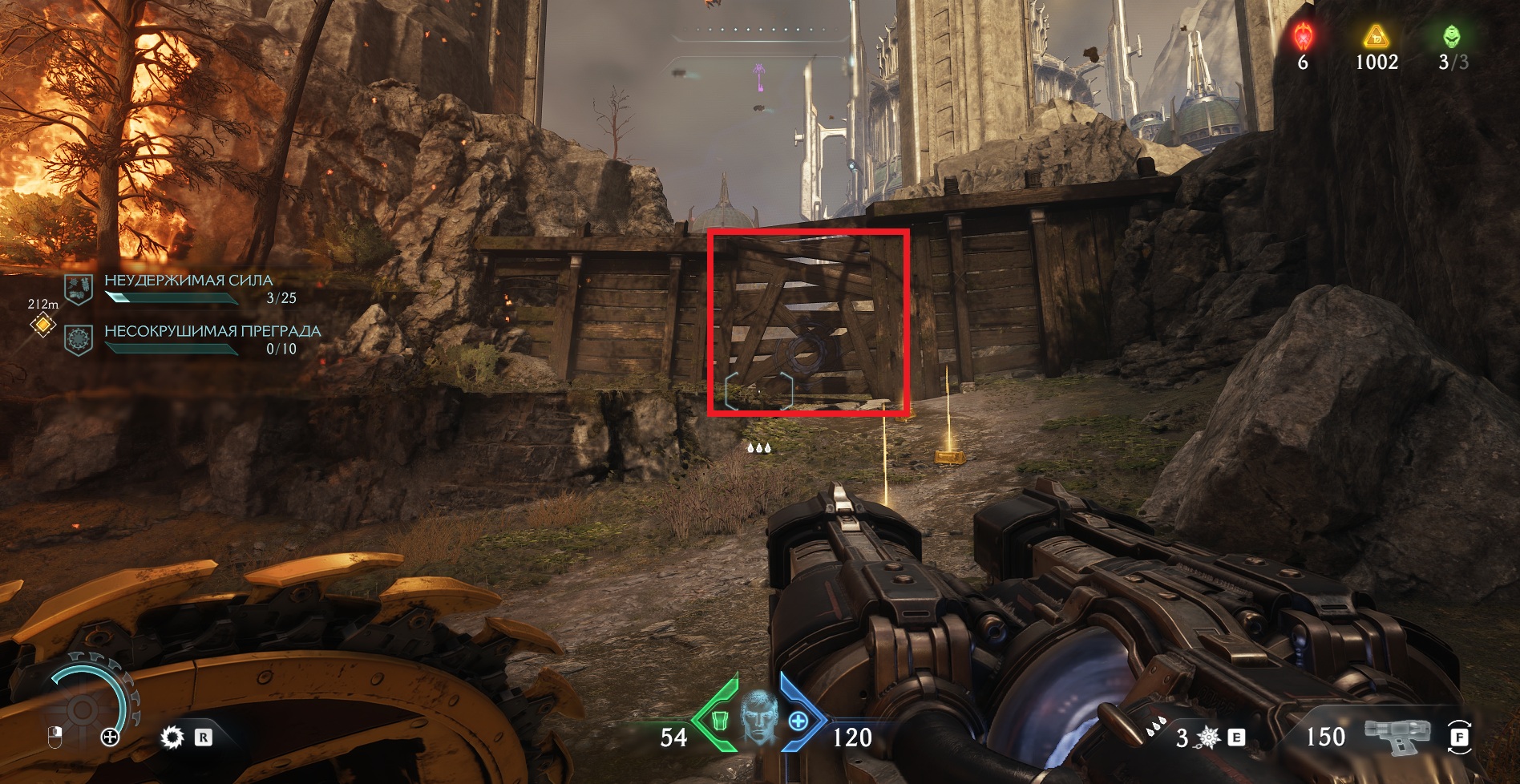Click the green armor icon
The width and height of the screenshot is (1520, 784).
(x=719, y=721)
